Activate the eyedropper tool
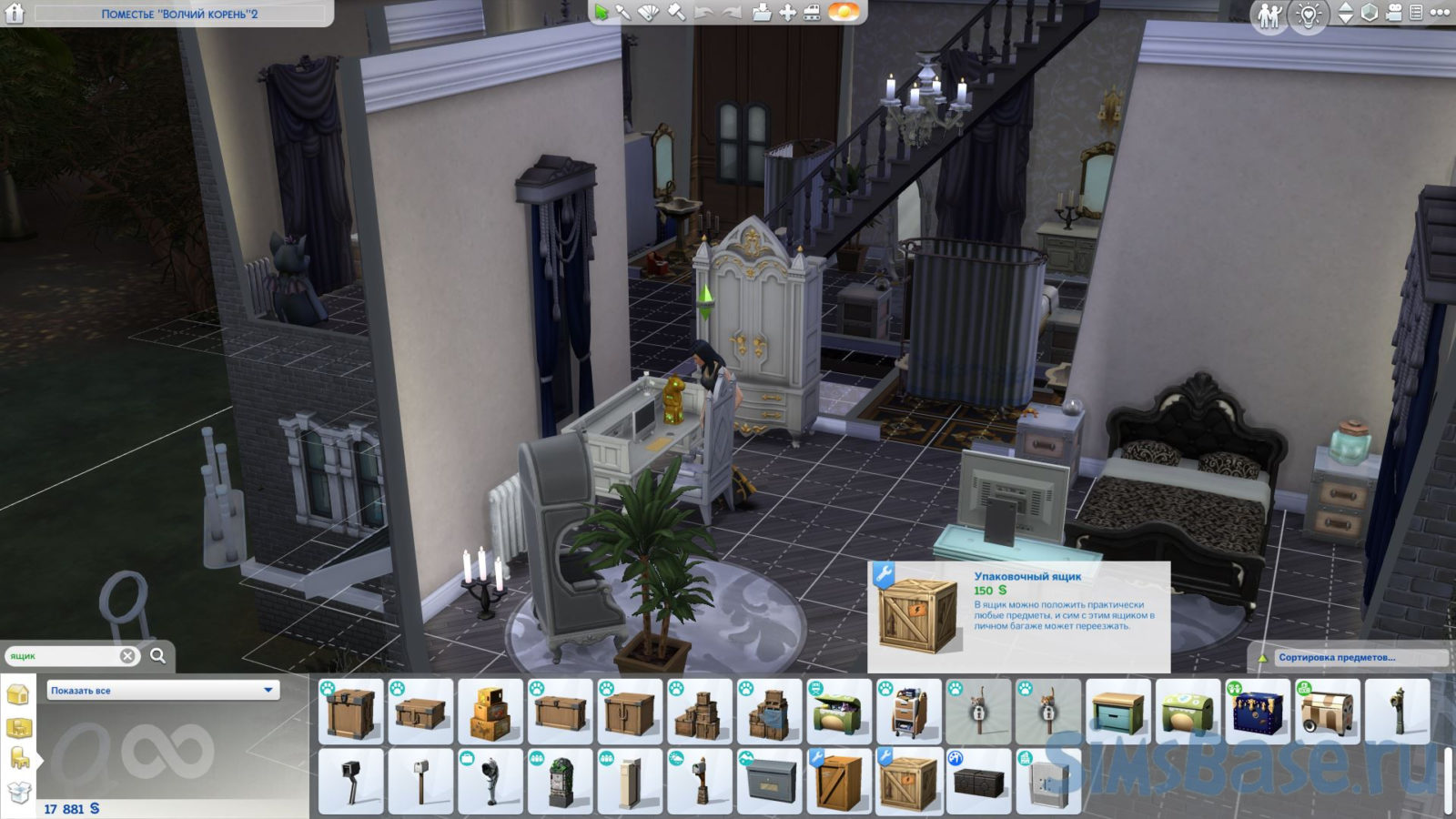Screen dimensions: 1456x819 [623, 13]
